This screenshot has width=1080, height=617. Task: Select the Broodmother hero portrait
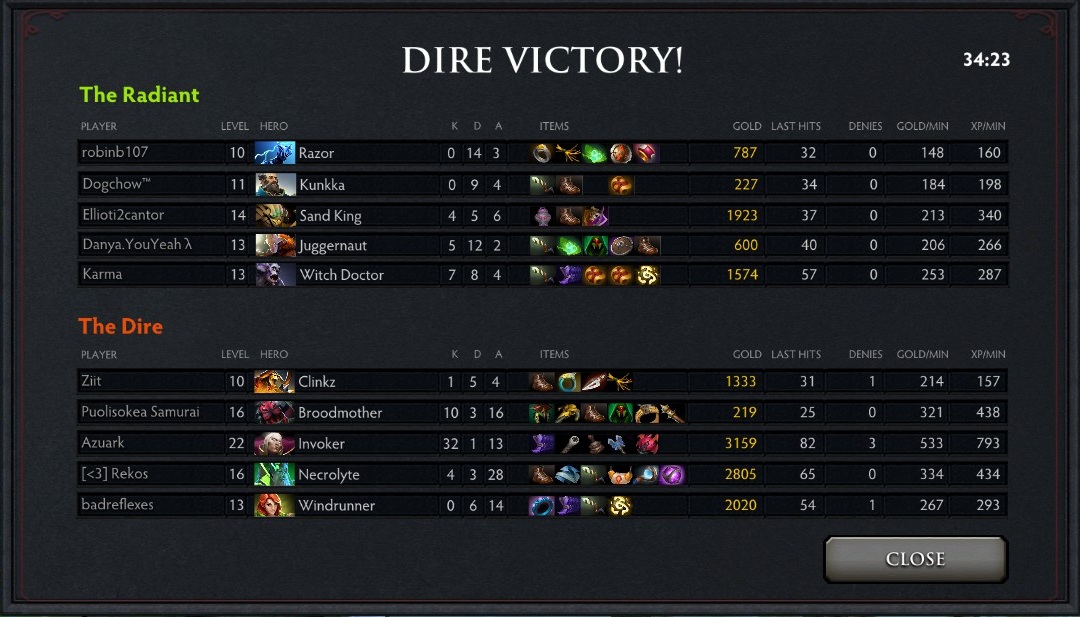coord(275,412)
